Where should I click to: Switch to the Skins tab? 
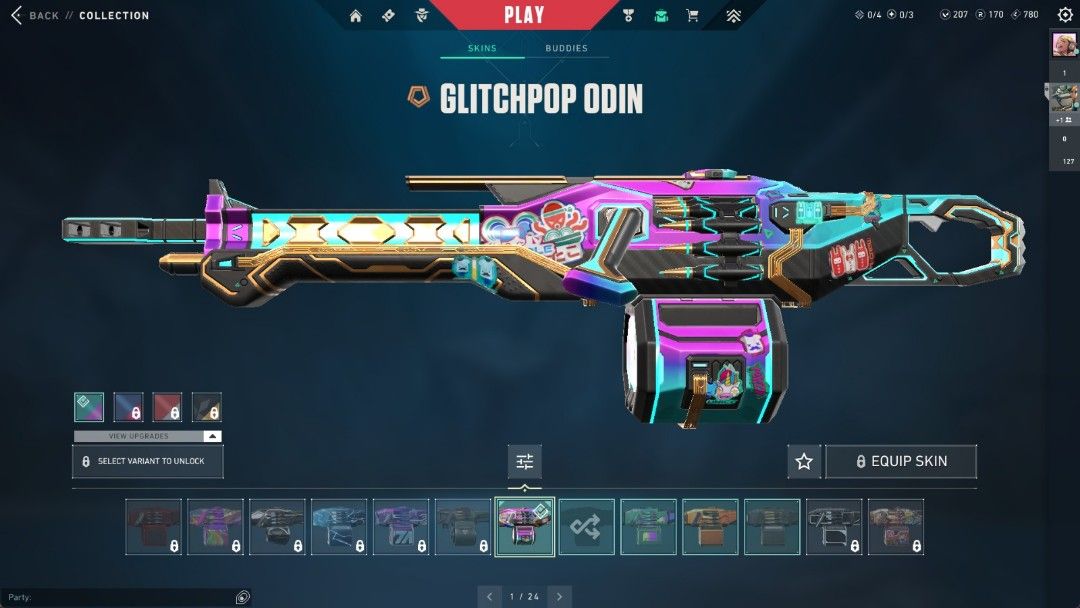pos(482,48)
